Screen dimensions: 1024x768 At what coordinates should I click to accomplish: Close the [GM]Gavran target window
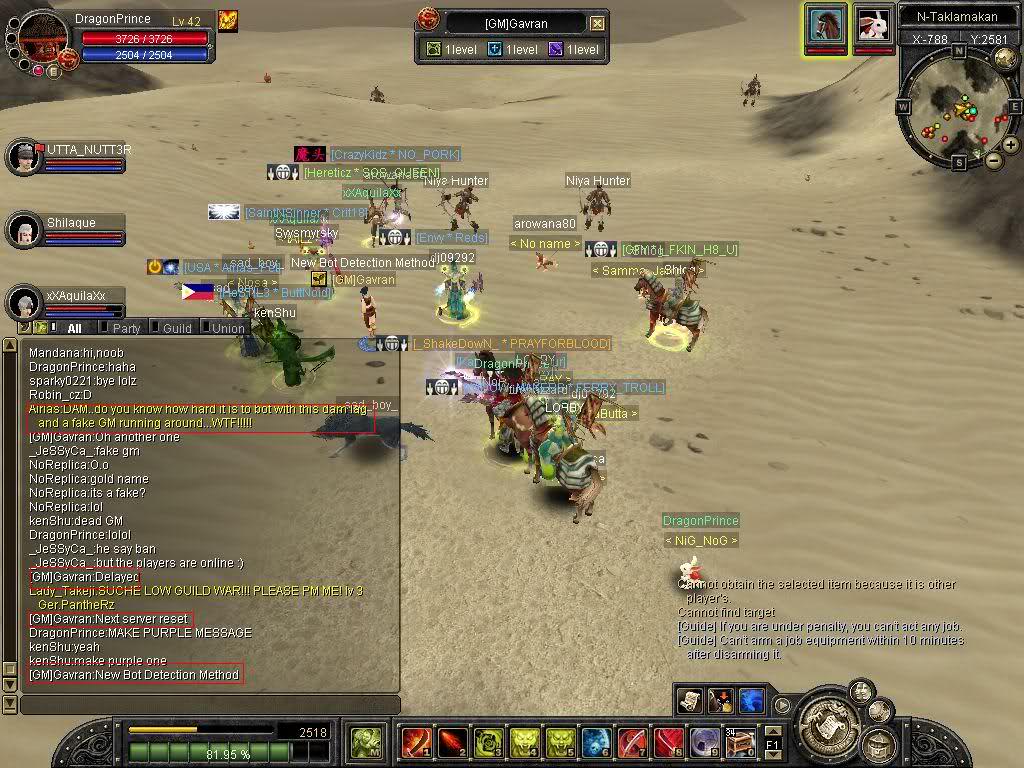597,23
